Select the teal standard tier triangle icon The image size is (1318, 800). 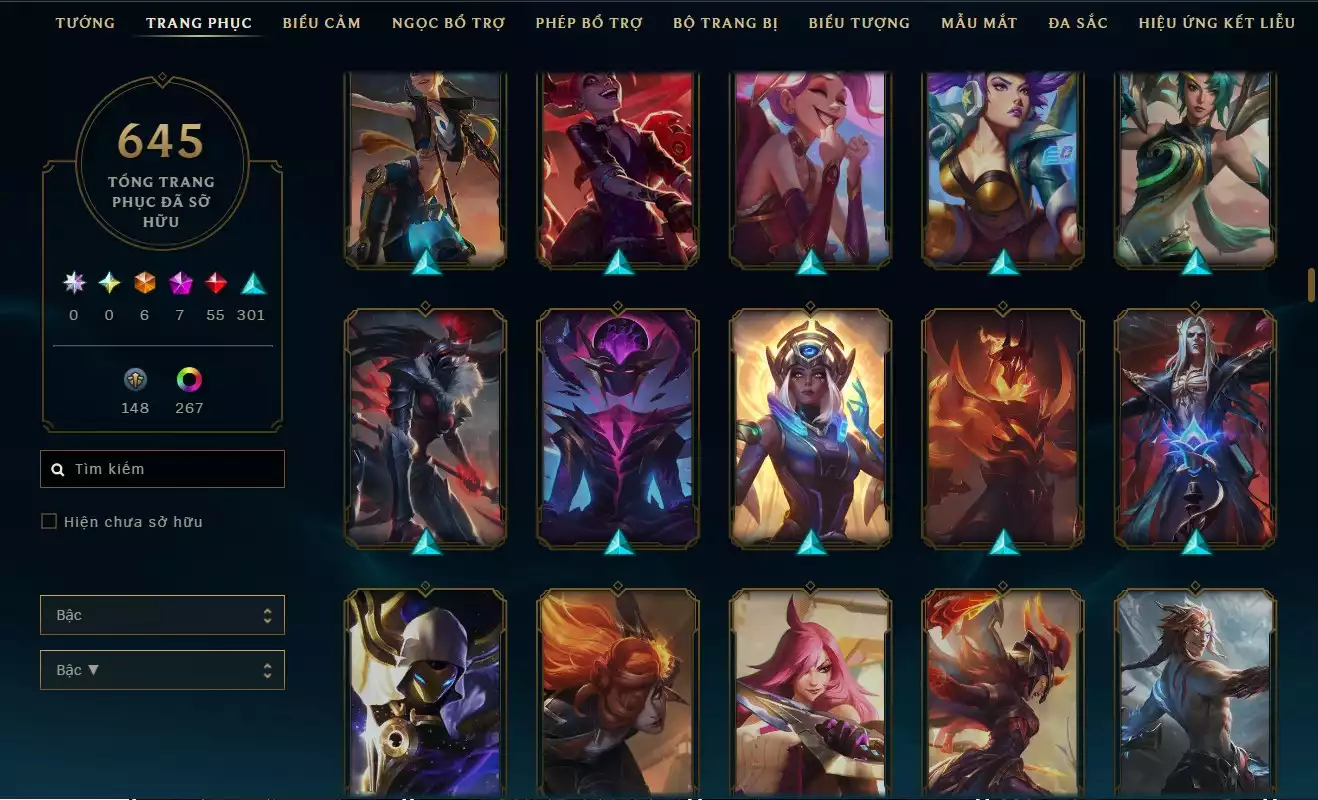[252, 285]
